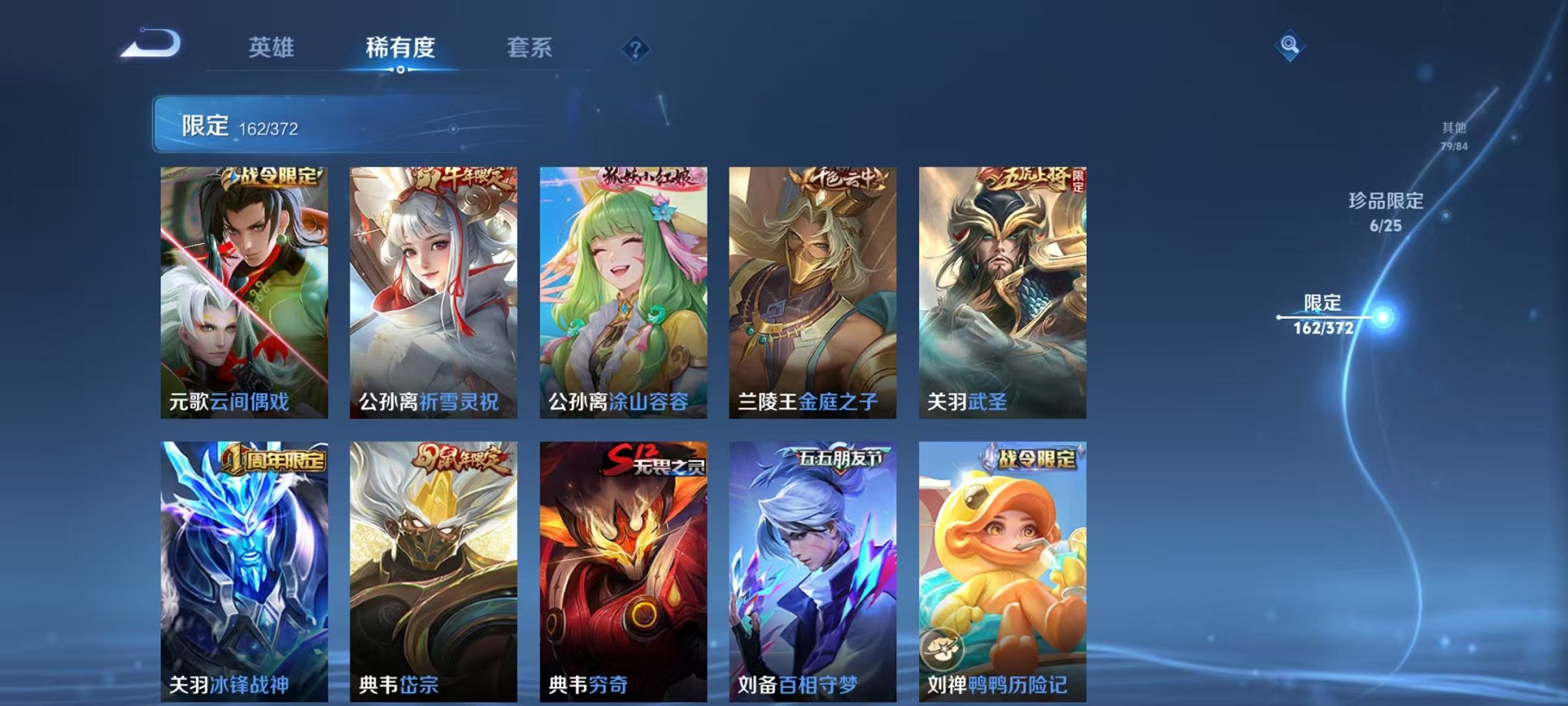The image size is (1568, 706).
Task: Open the 元歌云间偶戏 skin card
Action: tap(244, 292)
